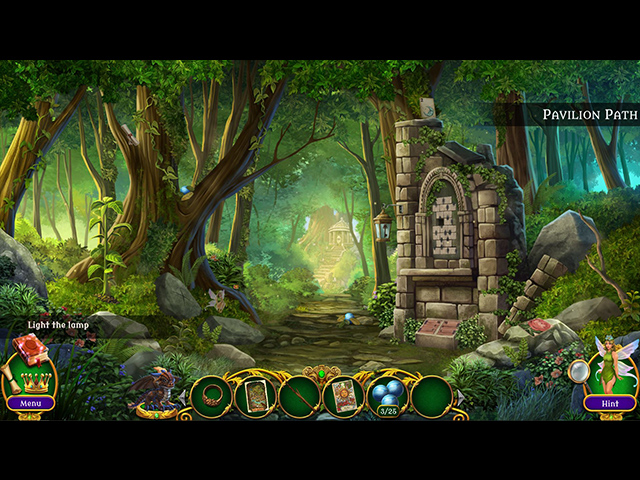Select the bronze ring inventory item
This screenshot has height=480, width=640.
point(211,395)
